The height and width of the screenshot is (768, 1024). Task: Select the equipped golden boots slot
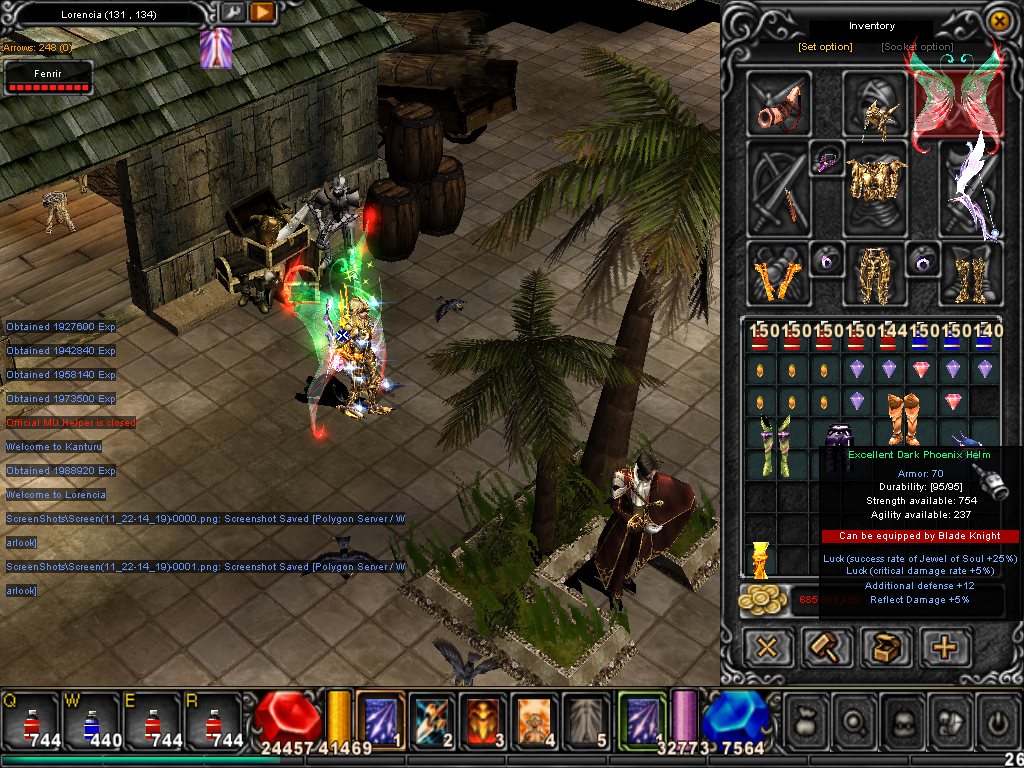tap(970, 273)
